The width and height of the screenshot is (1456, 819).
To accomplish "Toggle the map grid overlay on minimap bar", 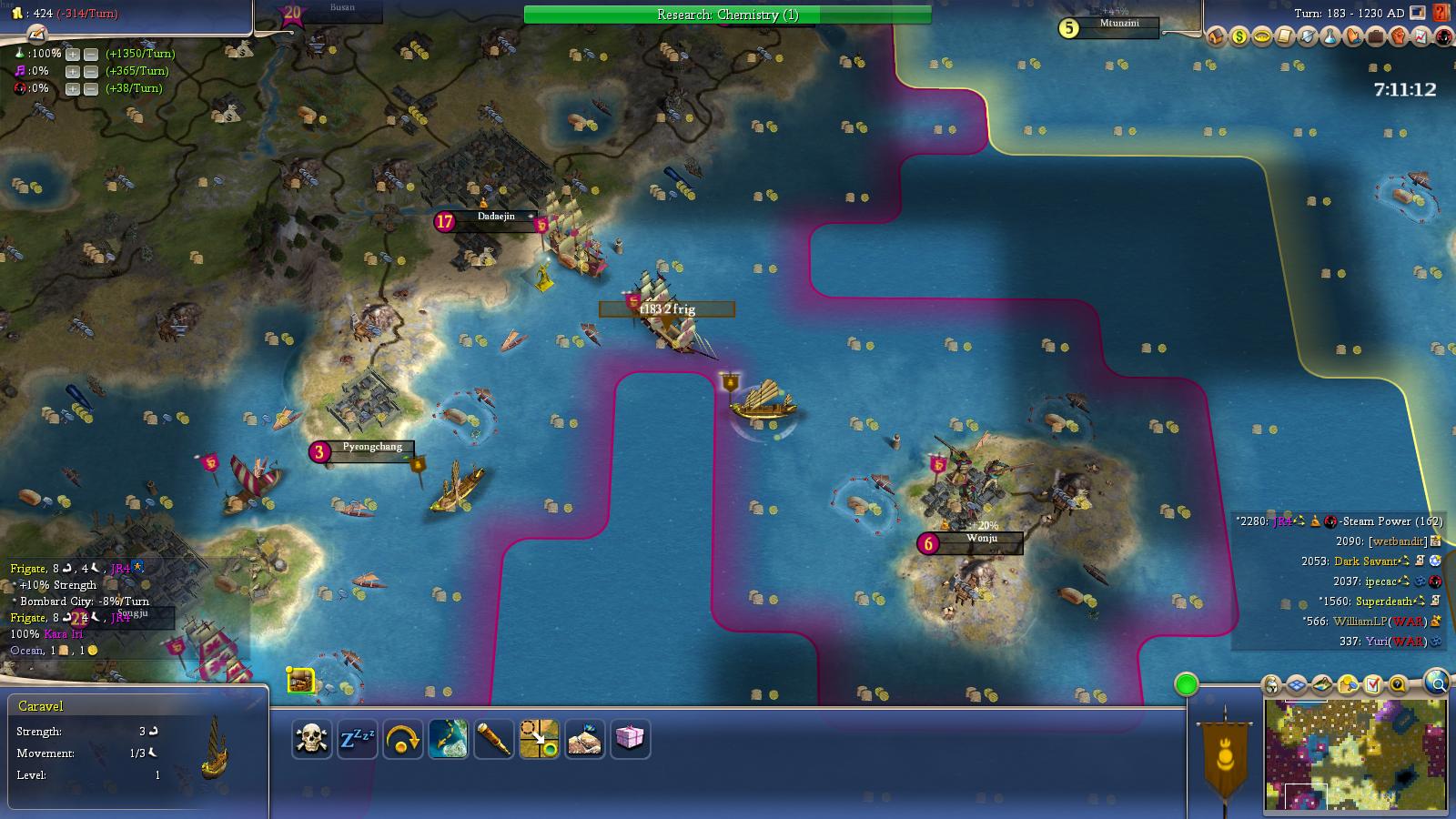I will 1296,683.
